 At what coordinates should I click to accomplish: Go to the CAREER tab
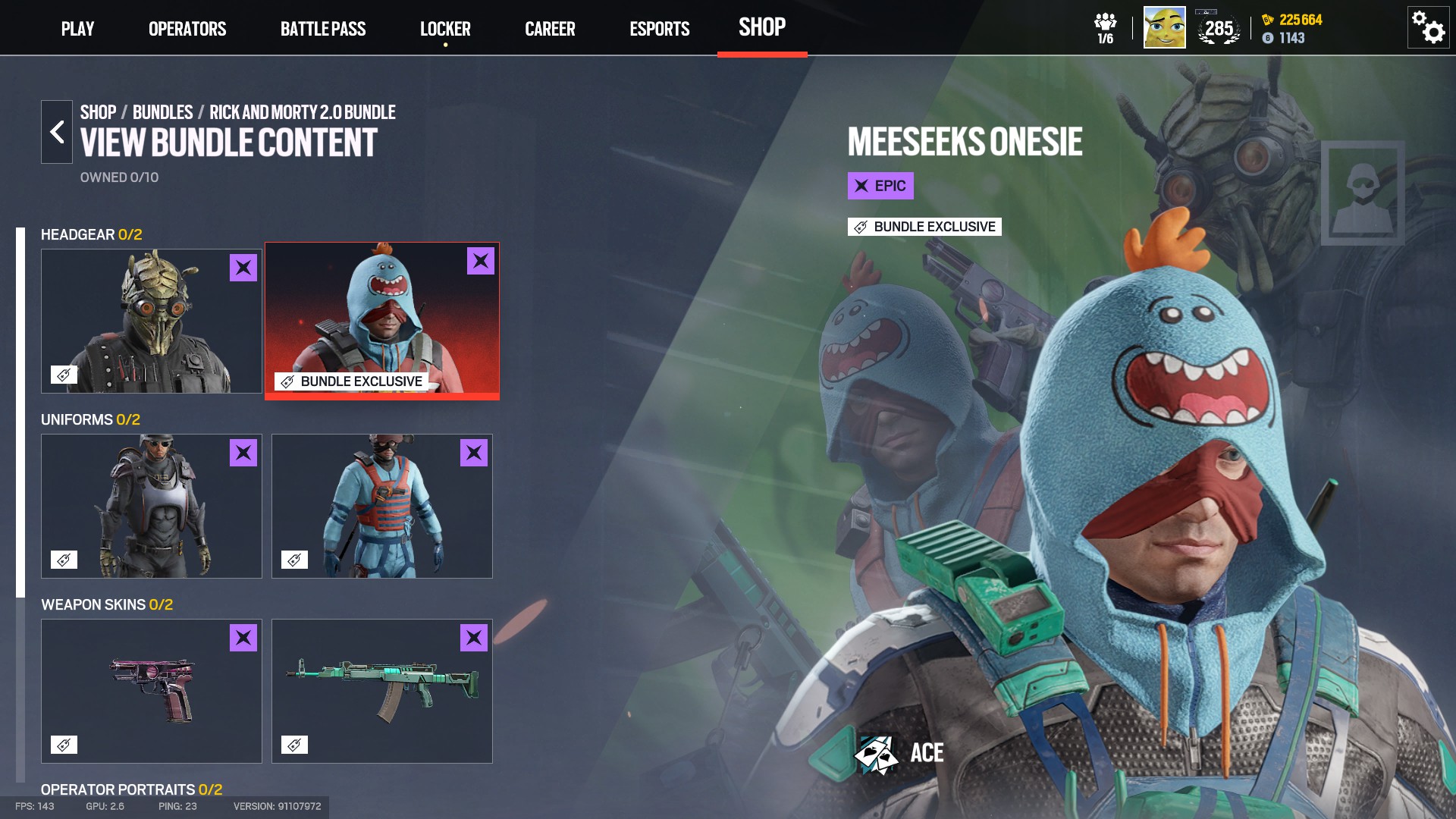(550, 29)
